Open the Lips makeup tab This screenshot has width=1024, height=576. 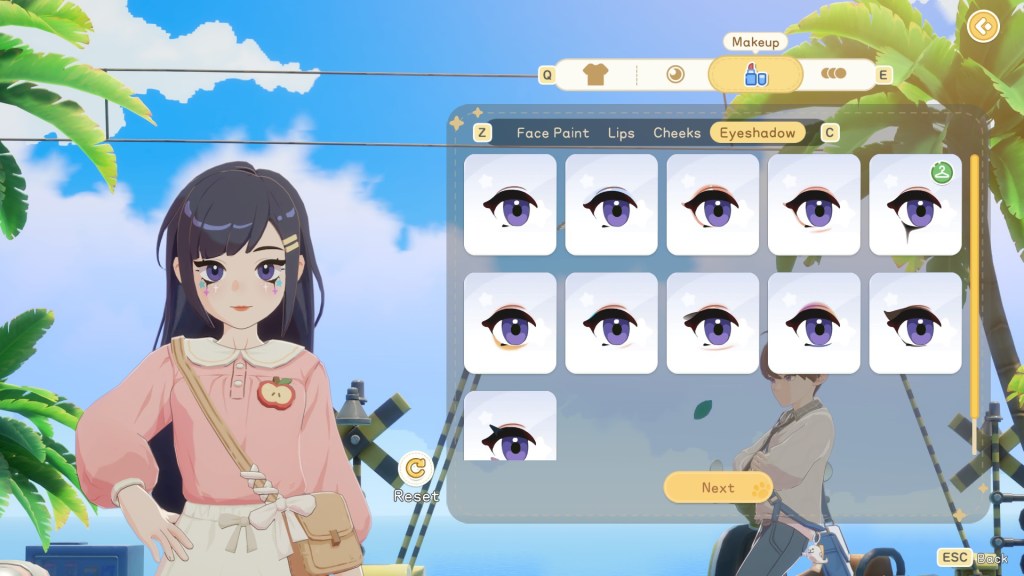pos(621,133)
